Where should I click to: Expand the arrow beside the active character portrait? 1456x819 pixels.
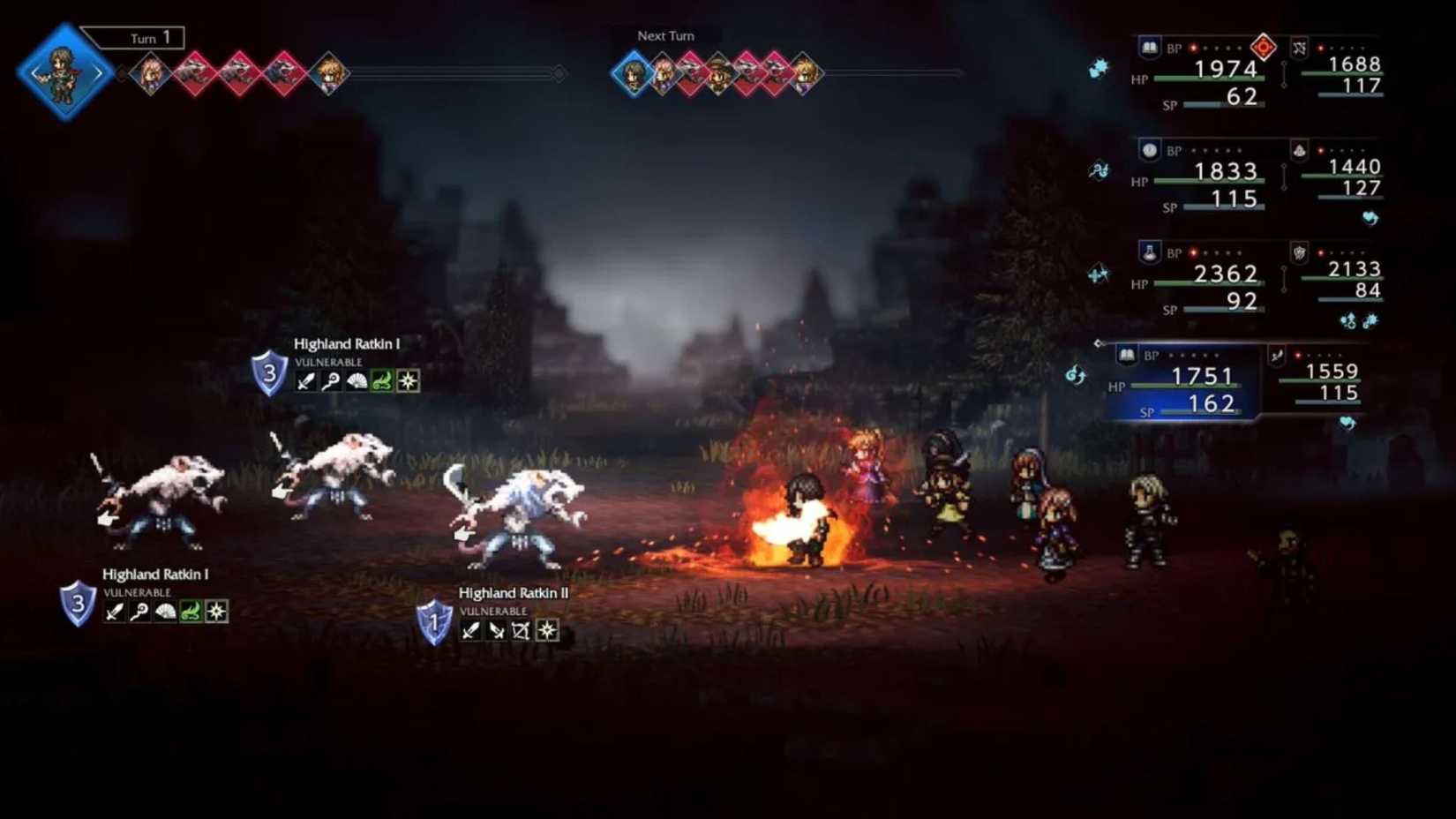100,72
